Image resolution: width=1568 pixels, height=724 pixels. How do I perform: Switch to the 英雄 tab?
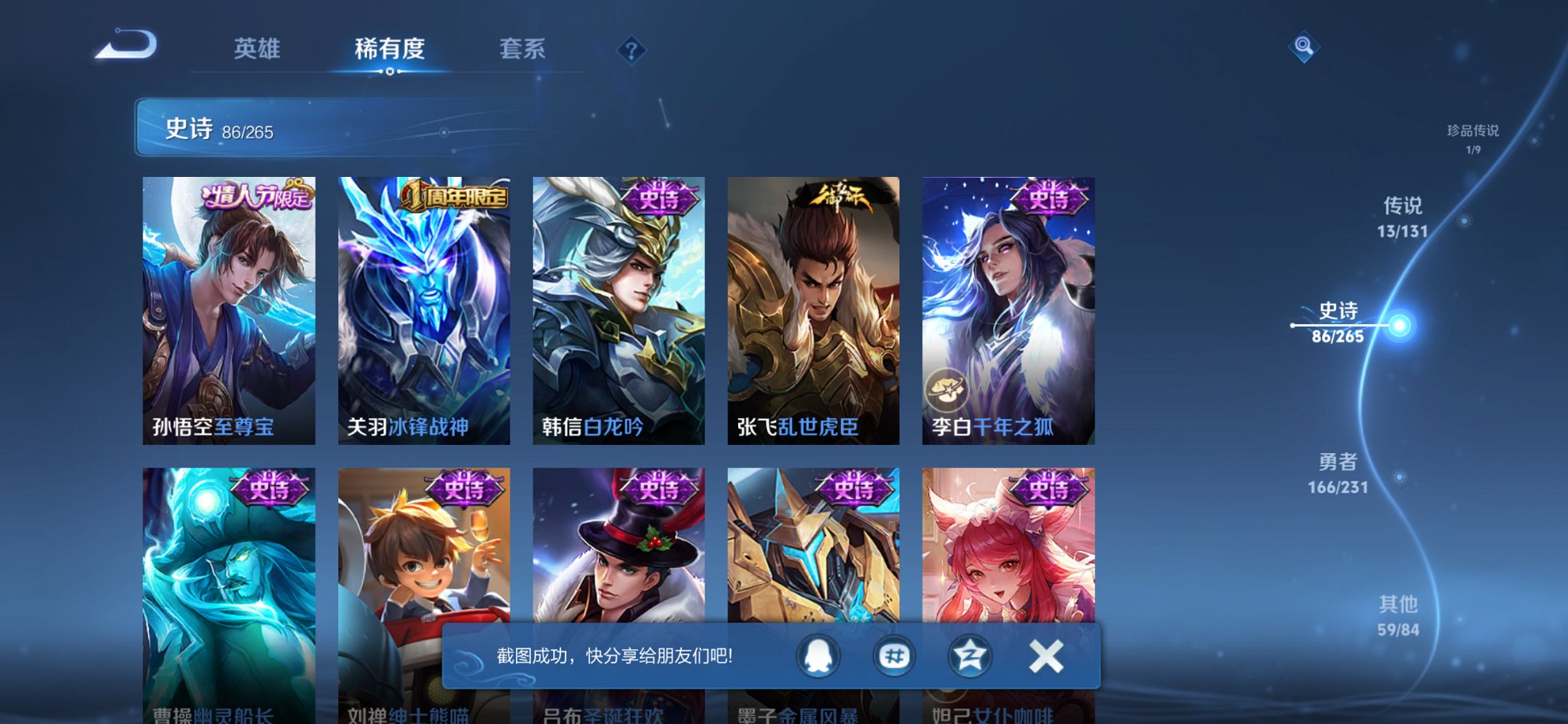tap(256, 50)
